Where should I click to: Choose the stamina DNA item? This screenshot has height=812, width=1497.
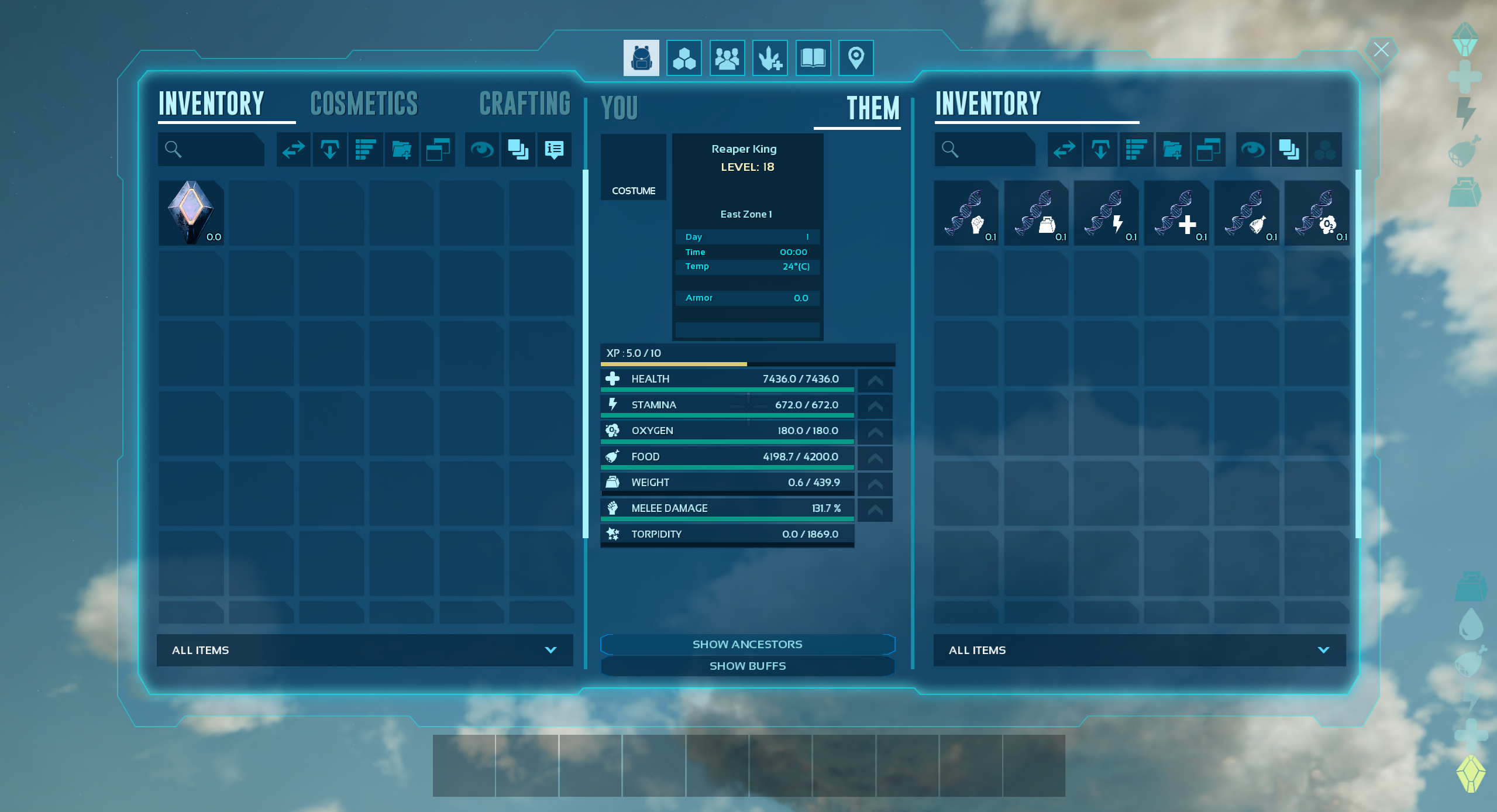coord(1106,213)
